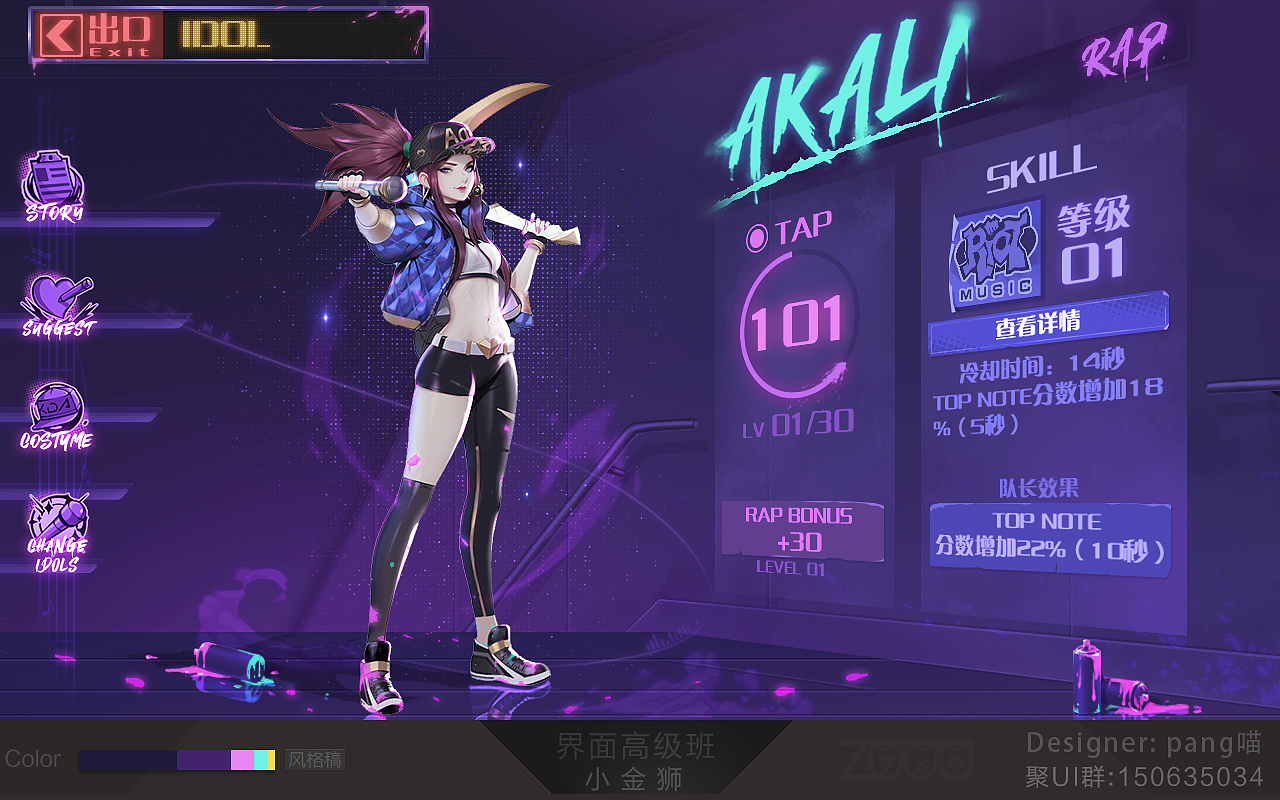This screenshot has width=1280, height=800.
Task: Click the circular Tap 101 gauge
Action: [797, 323]
